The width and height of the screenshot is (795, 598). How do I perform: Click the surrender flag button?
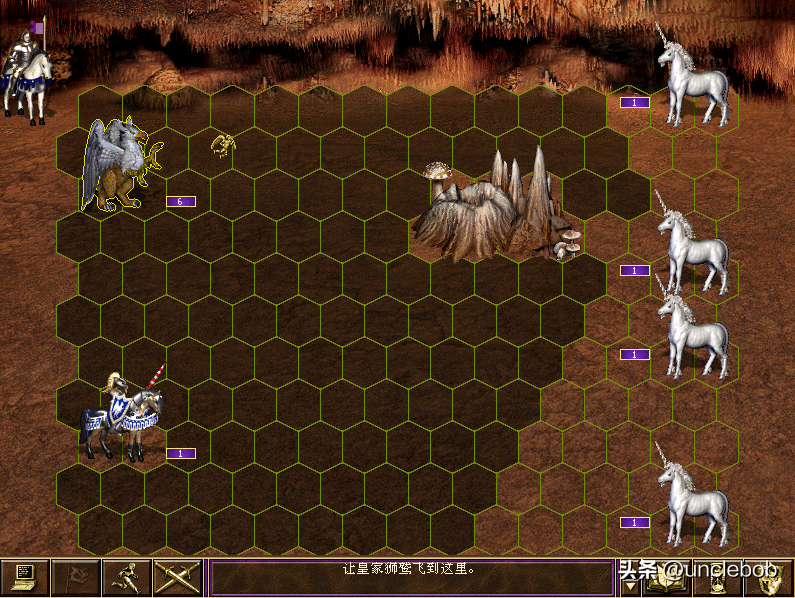click(x=76, y=578)
